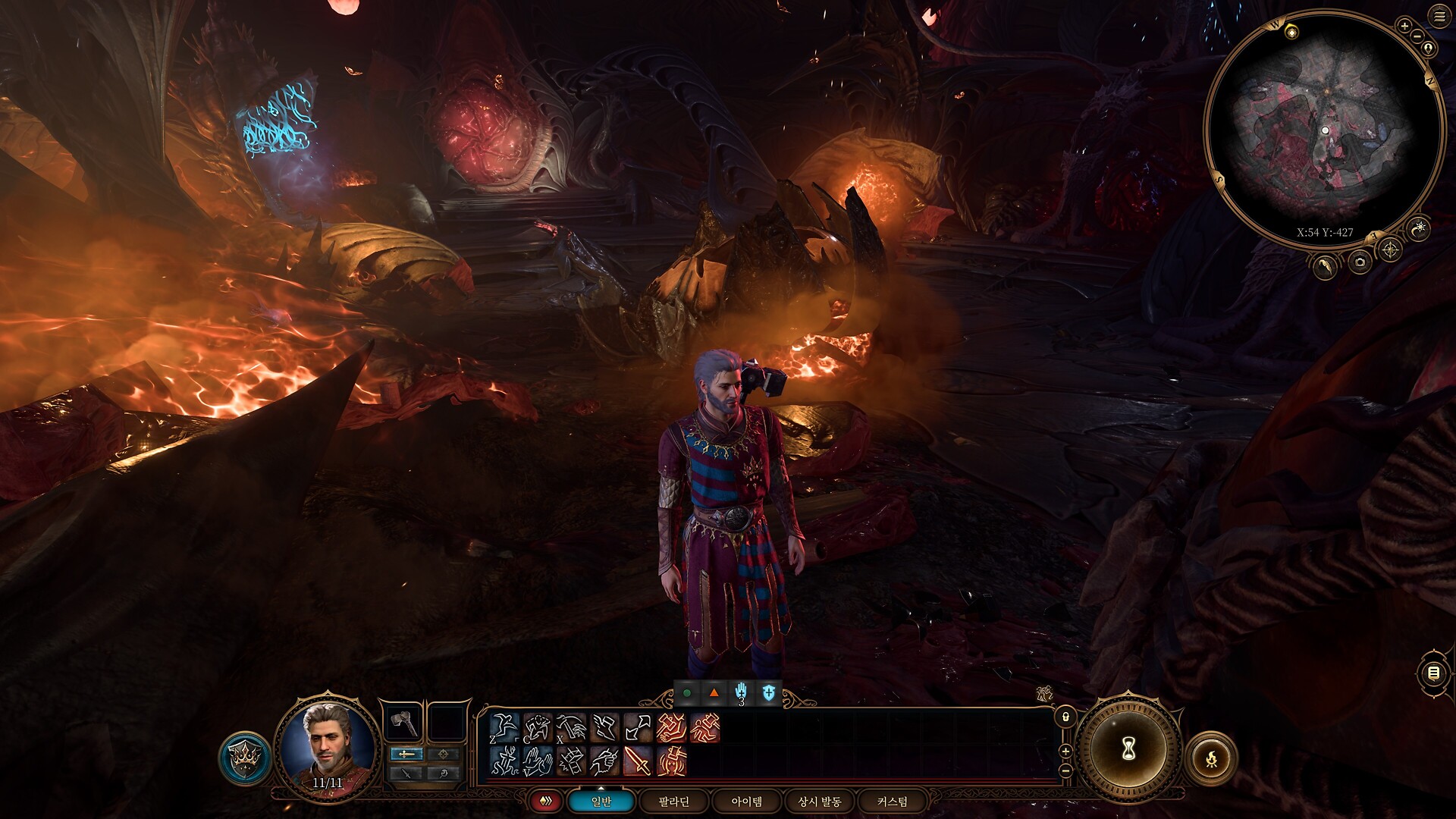Click the compass star icon near minimap
This screenshot has width=1456, height=819.
(x=1390, y=249)
